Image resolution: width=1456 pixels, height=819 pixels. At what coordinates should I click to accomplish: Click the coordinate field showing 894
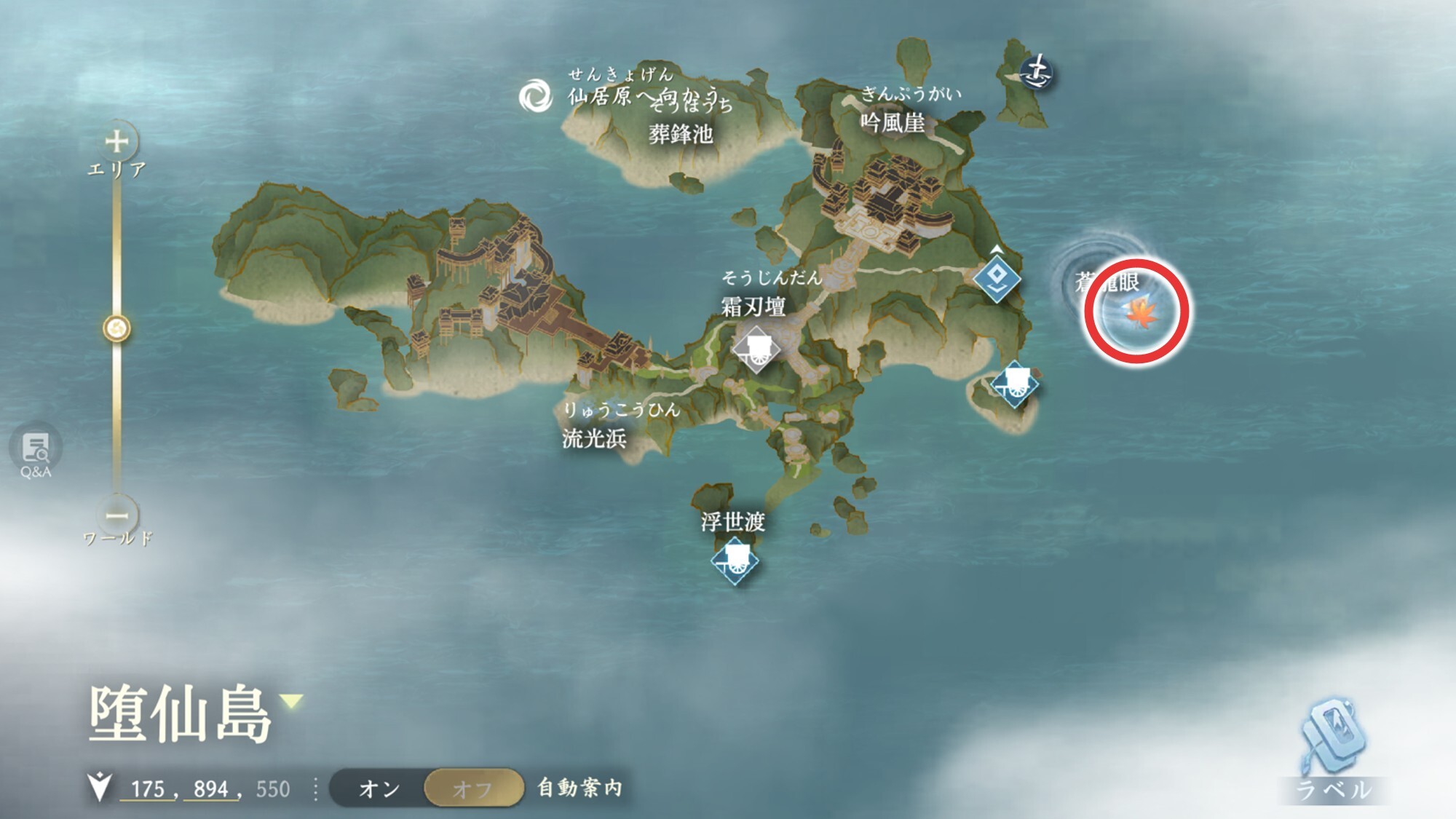click(211, 789)
